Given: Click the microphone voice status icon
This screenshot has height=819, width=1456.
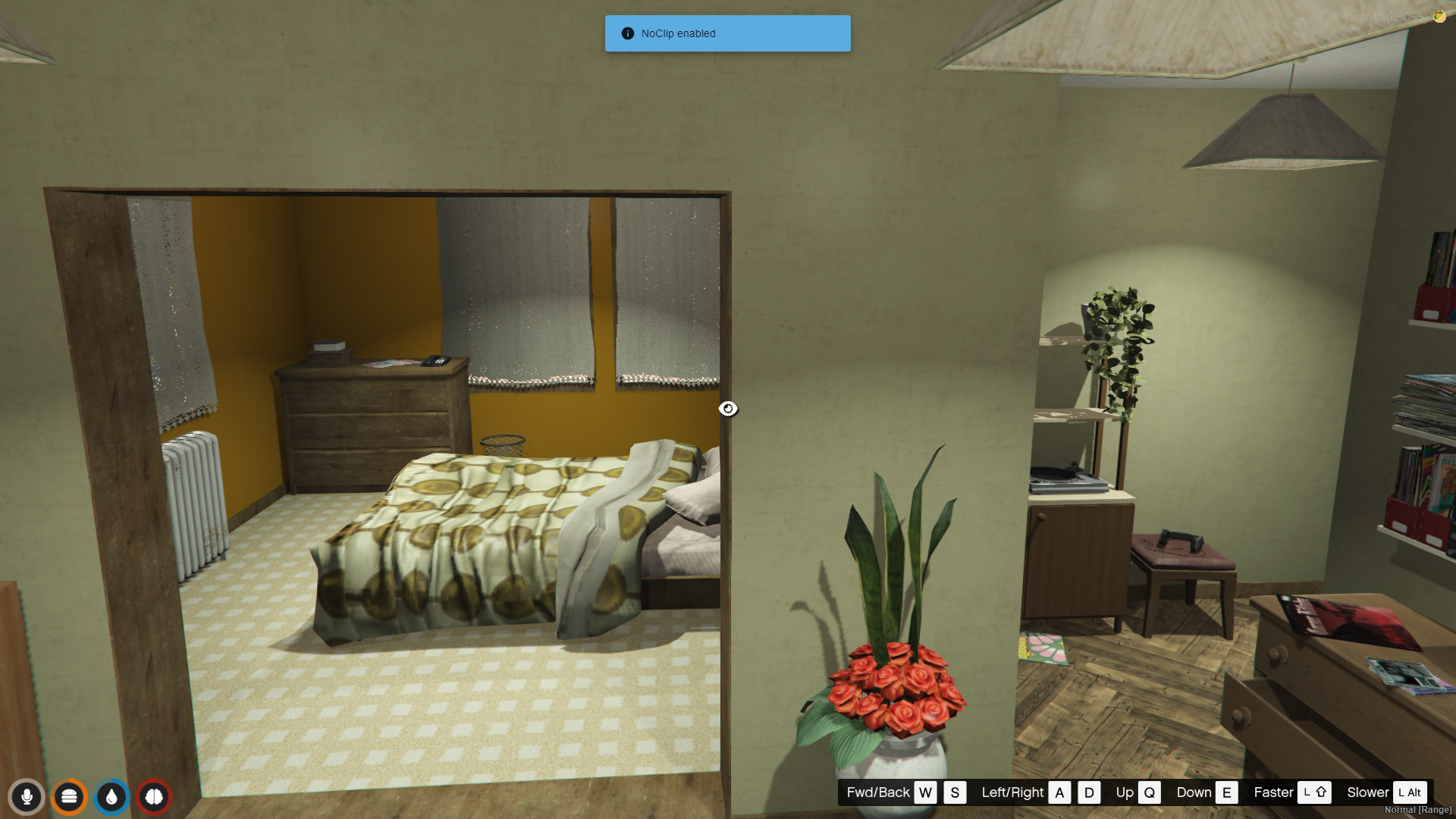Looking at the screenshot, I should click(27, 797).
